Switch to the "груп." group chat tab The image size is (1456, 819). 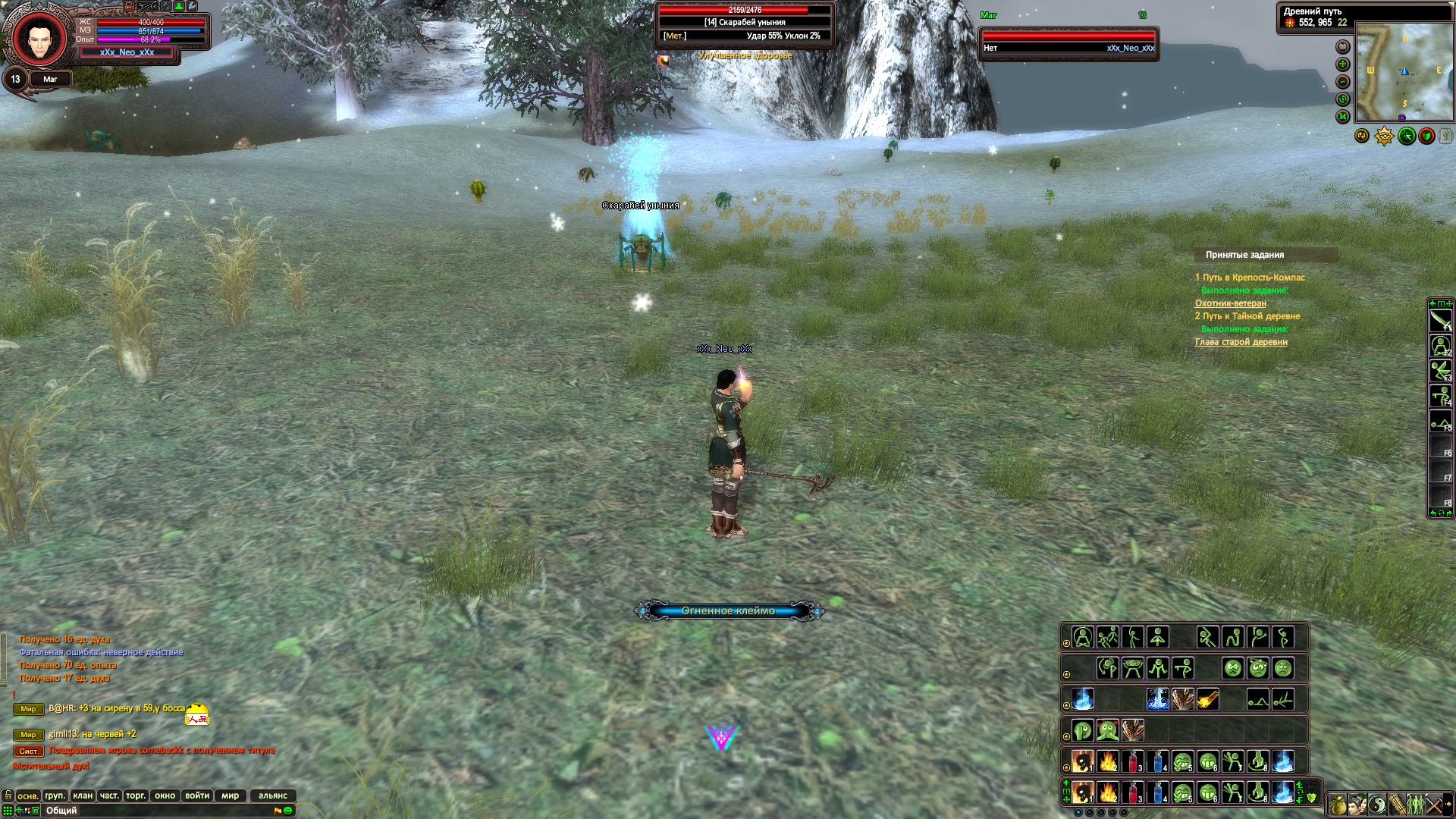[x=55, y=795]
